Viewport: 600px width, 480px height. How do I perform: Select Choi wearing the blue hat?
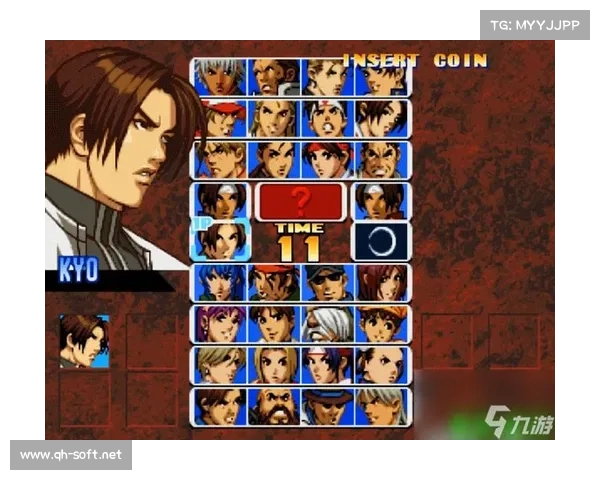[327, 406]
